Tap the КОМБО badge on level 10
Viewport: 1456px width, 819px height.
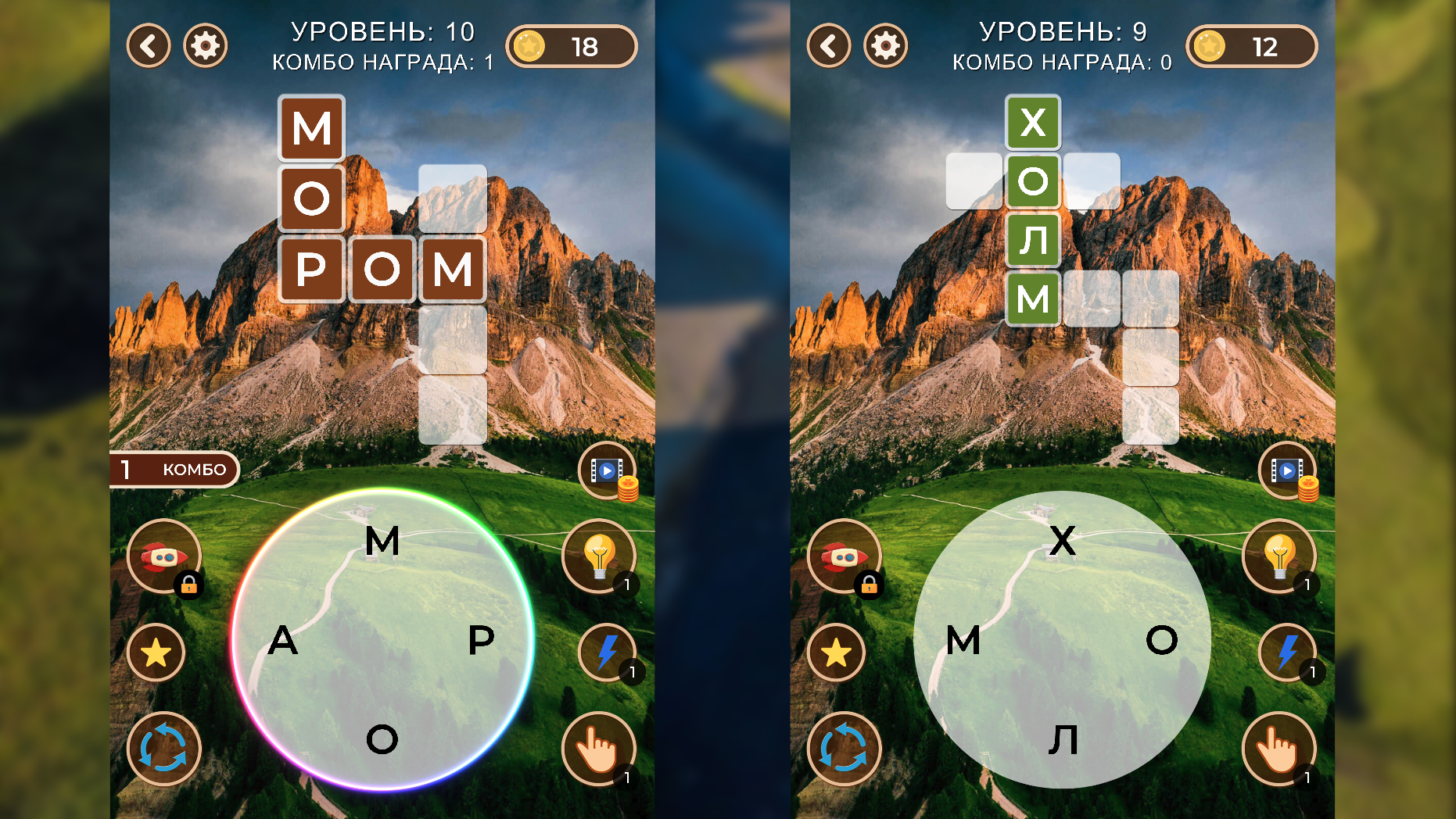point(174,470)
